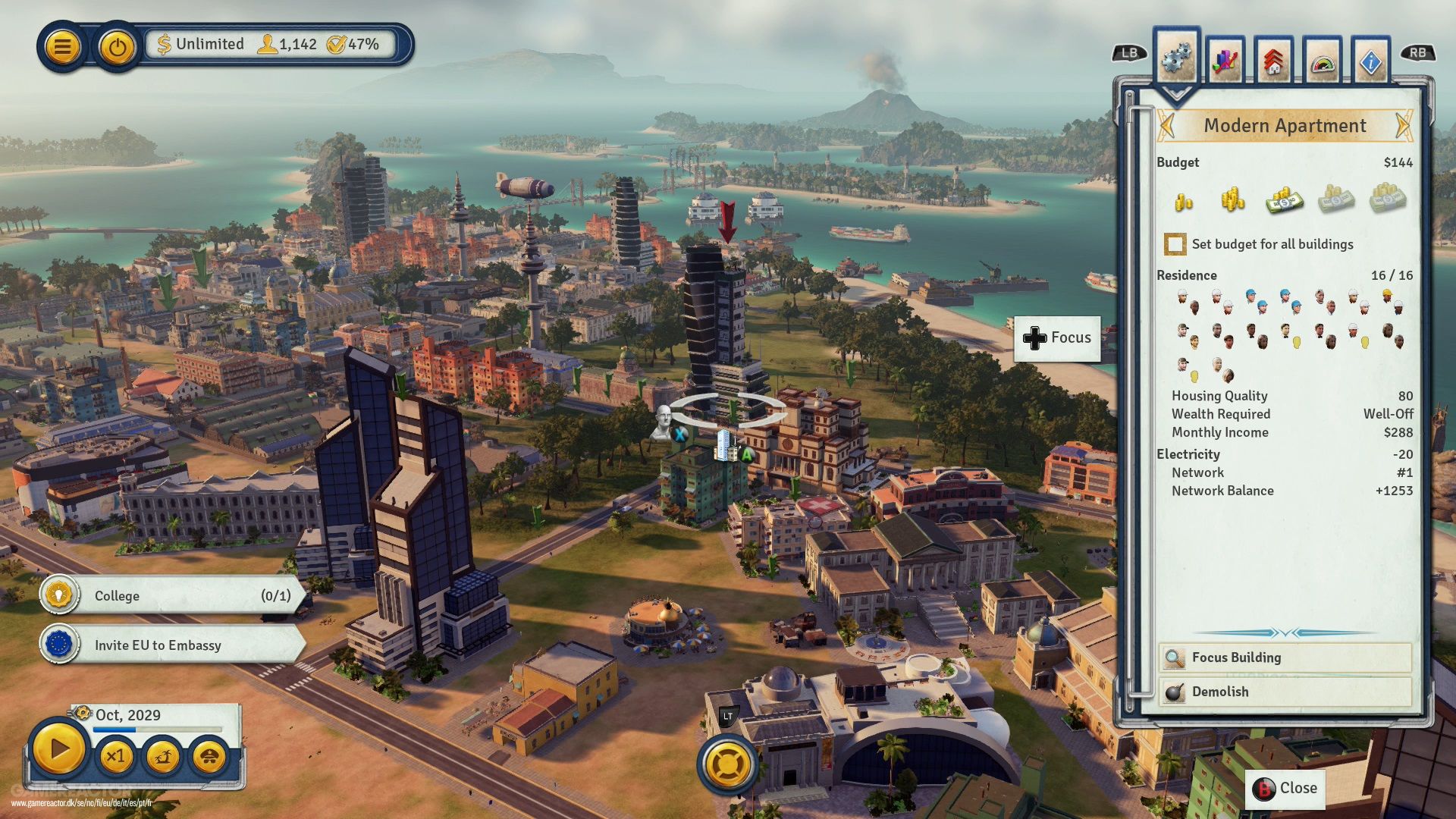
Task: Demolish the Modern Apartment
Action: coord(1285,692)
